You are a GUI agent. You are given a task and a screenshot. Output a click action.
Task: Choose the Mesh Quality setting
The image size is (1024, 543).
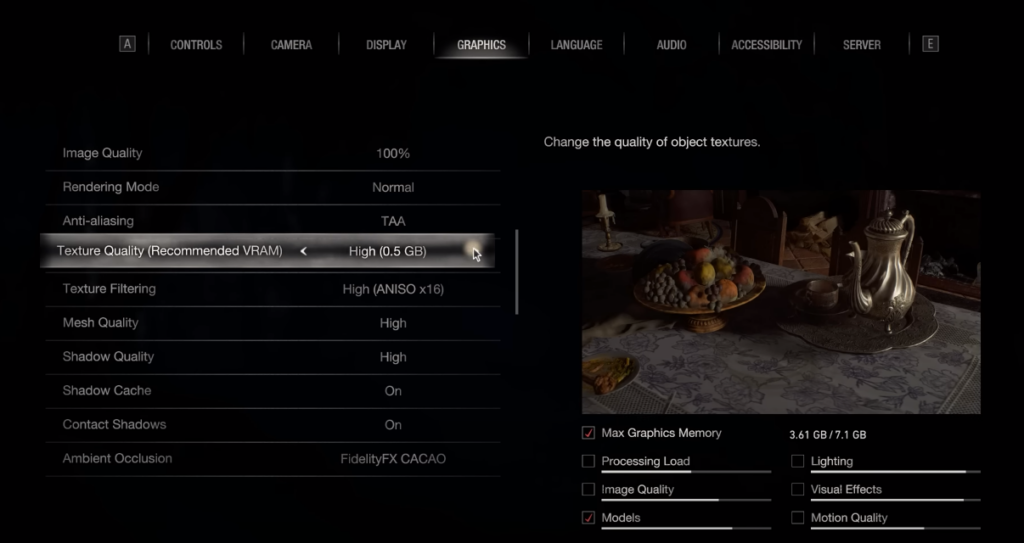pos(270,323)
